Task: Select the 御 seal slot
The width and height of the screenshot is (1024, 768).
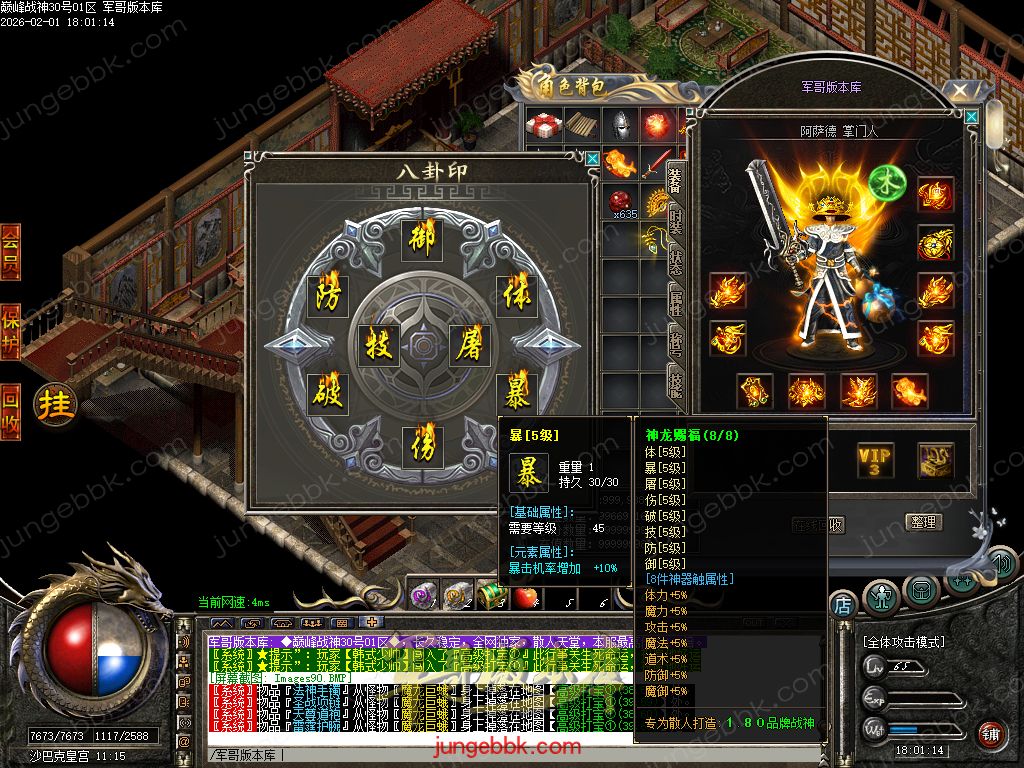Action: point(422,239)
